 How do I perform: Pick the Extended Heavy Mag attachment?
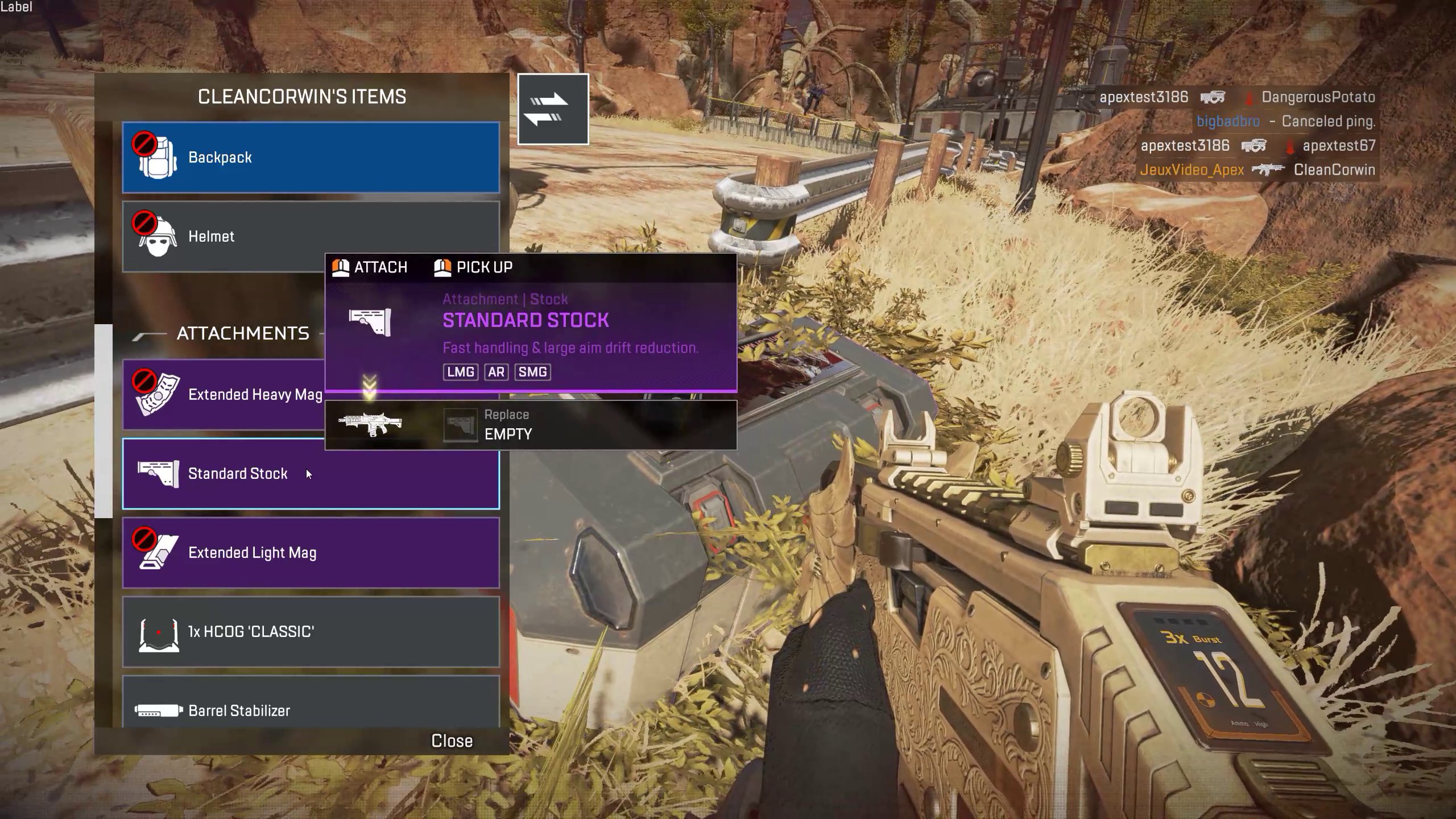click(x=227, y=395)
